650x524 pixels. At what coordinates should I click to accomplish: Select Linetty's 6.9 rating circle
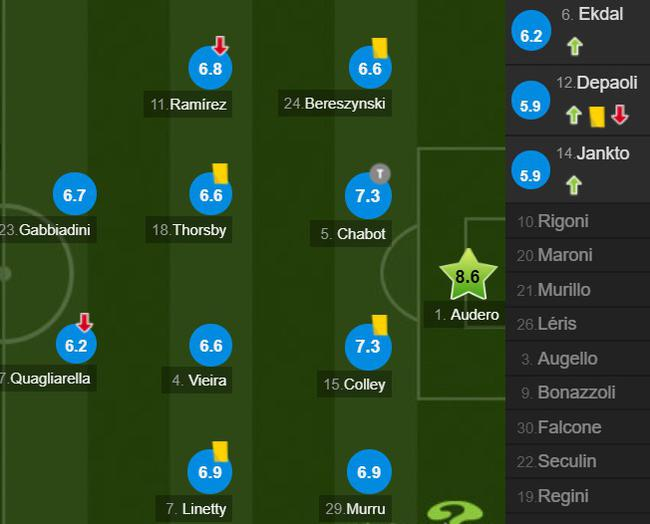pyautogui.click(x=210, y=472)
